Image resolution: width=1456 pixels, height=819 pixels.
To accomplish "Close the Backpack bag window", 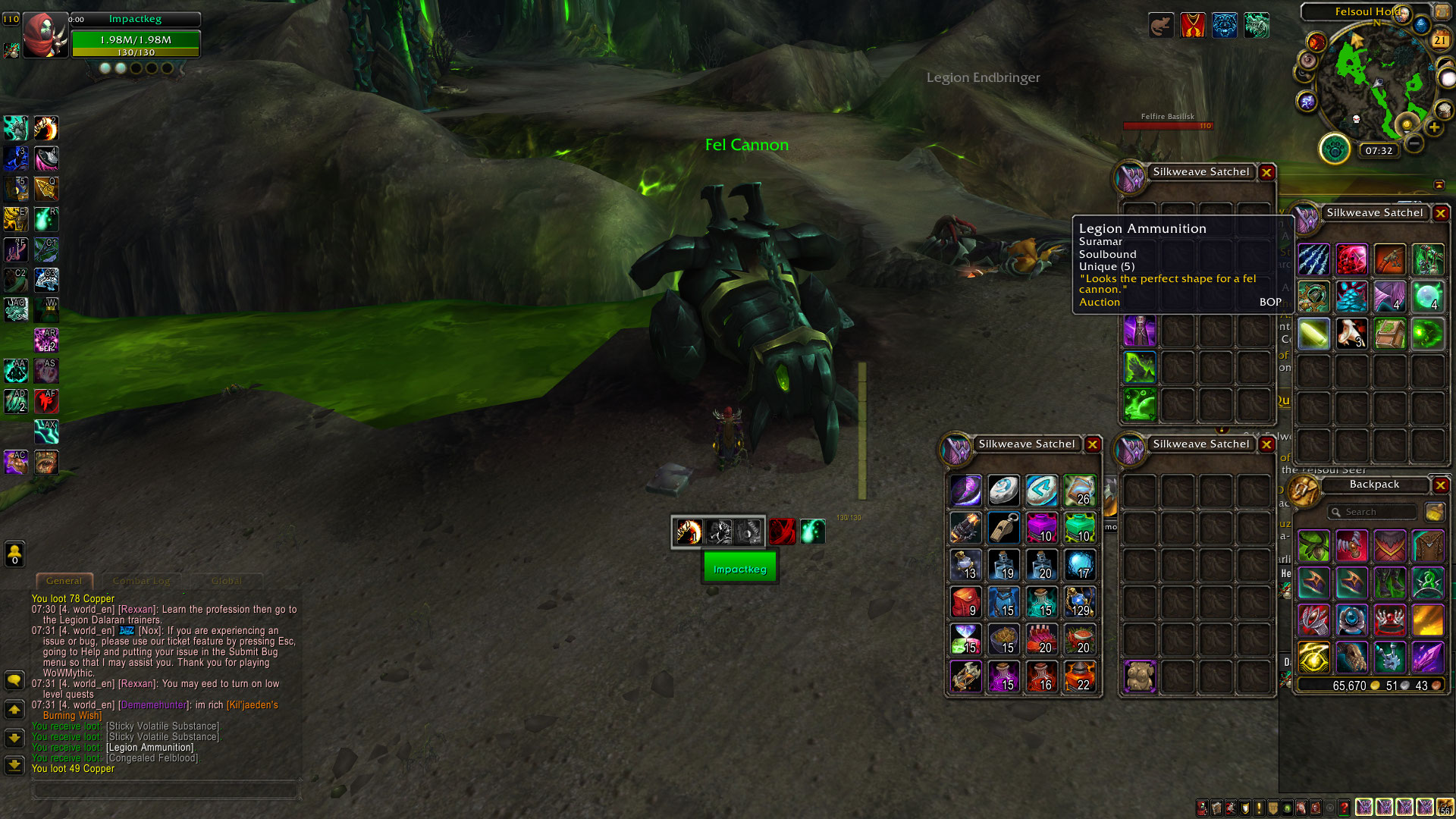I will pyautogui.click(x=1441, y=485).
